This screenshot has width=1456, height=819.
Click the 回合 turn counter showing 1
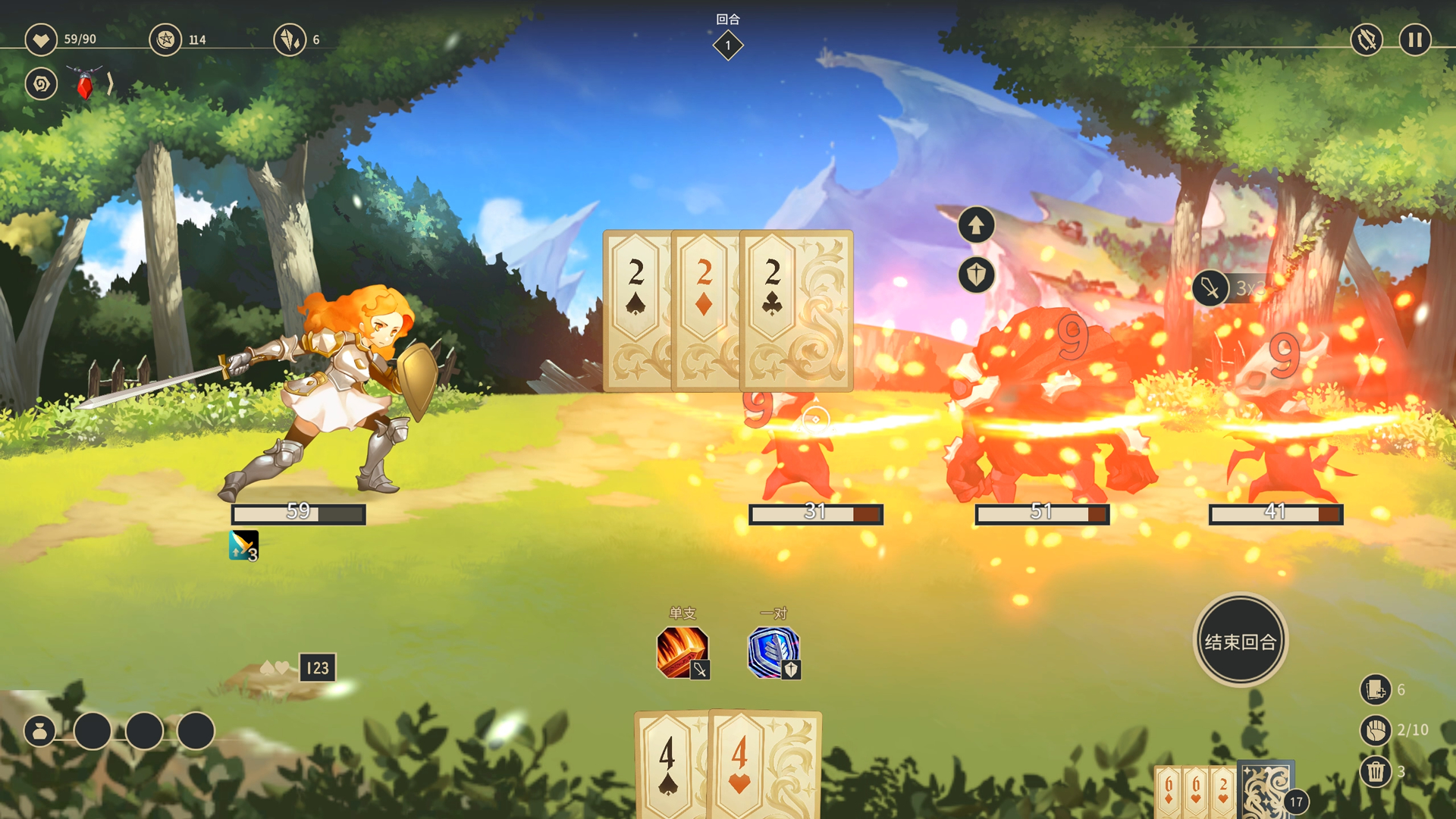coord(728,45)
